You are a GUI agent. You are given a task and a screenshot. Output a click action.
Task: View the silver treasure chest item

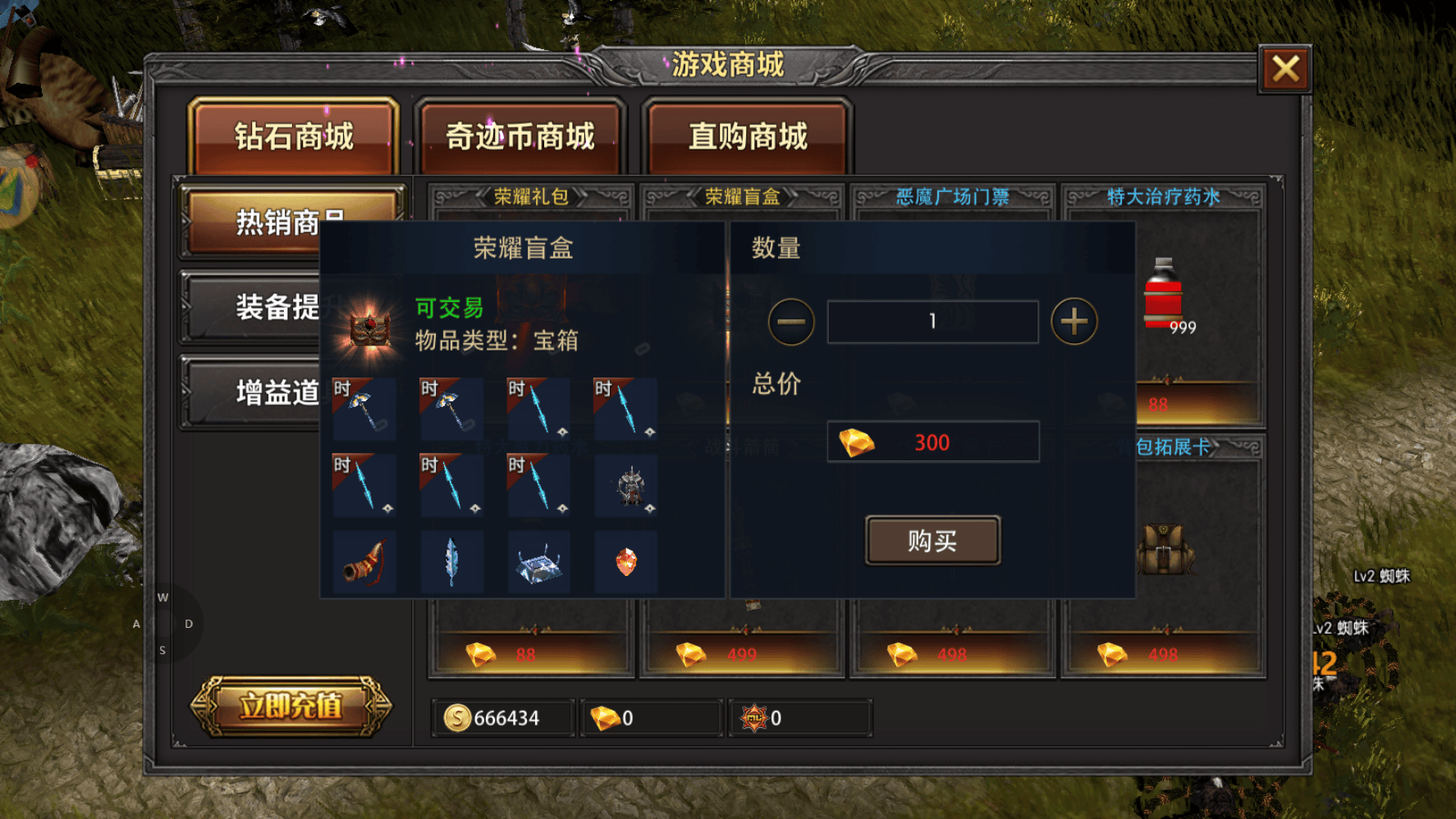[x=538, y=562]
